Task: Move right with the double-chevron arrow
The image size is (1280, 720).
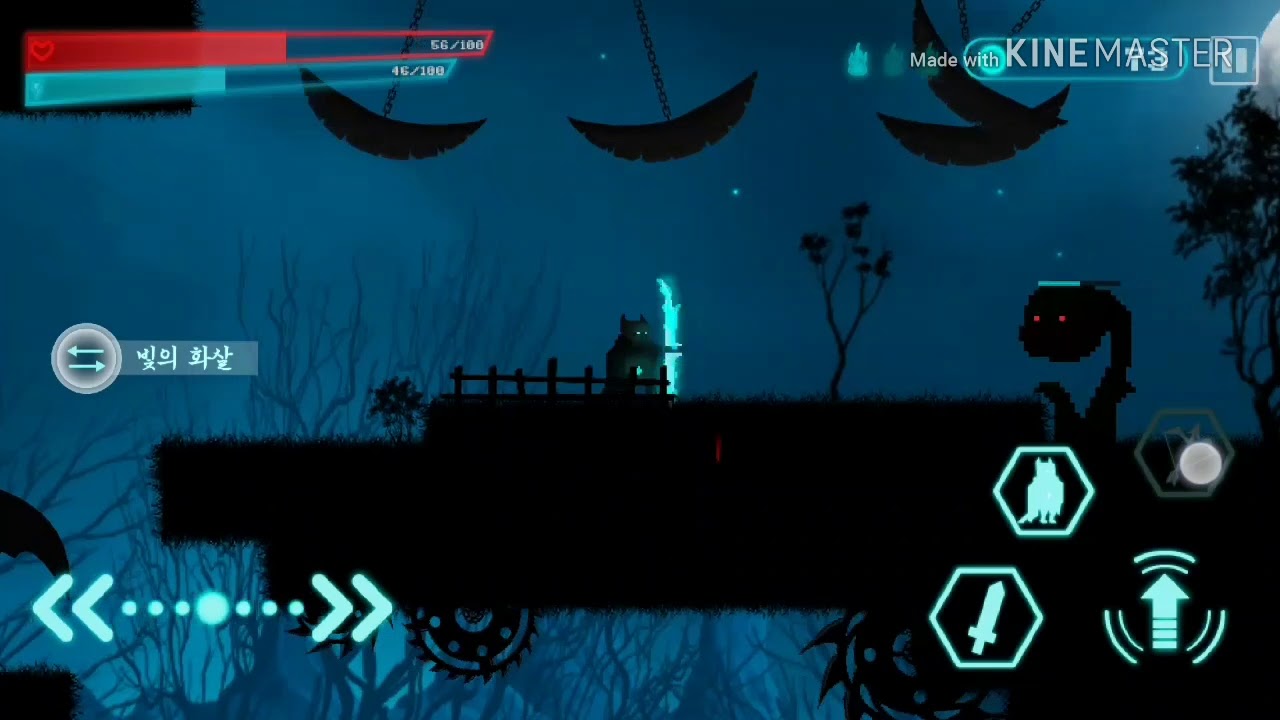Action: 352,607
